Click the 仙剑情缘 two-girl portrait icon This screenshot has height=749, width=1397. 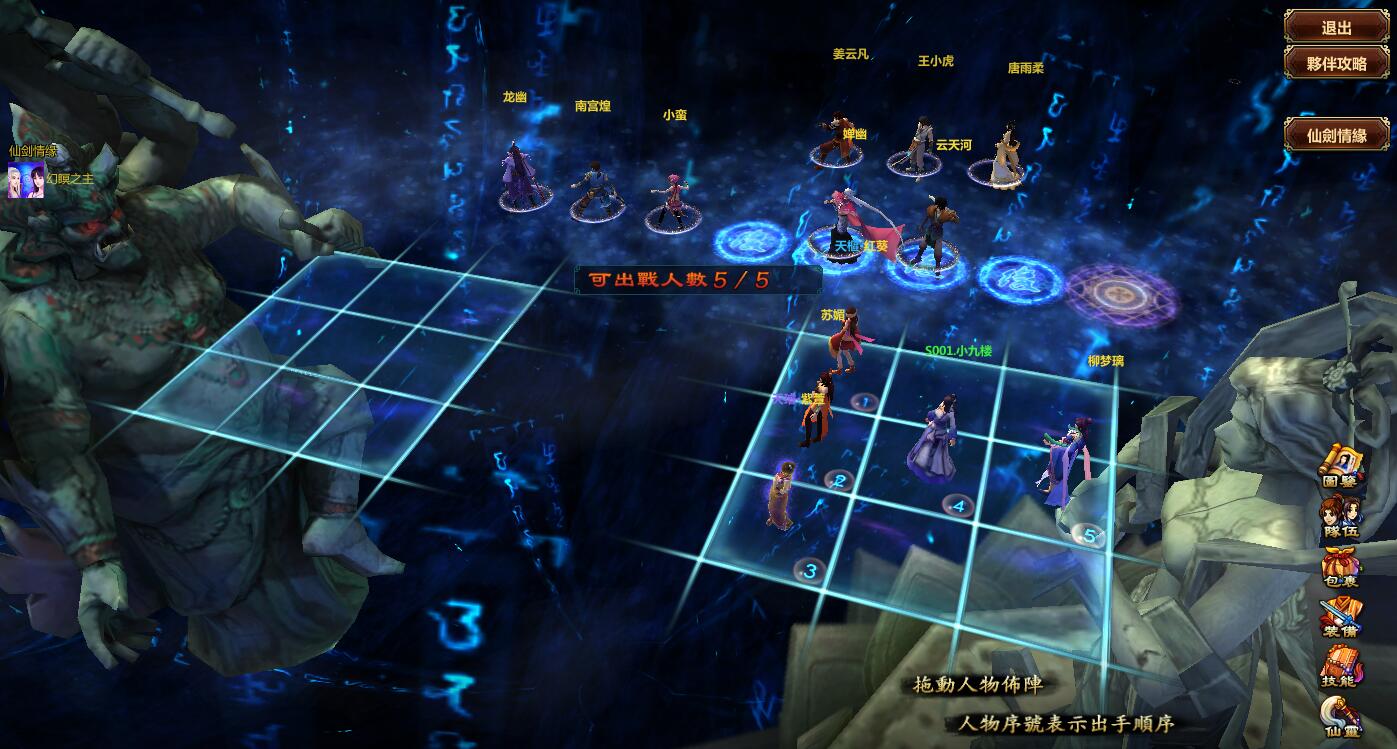point(26,180)
